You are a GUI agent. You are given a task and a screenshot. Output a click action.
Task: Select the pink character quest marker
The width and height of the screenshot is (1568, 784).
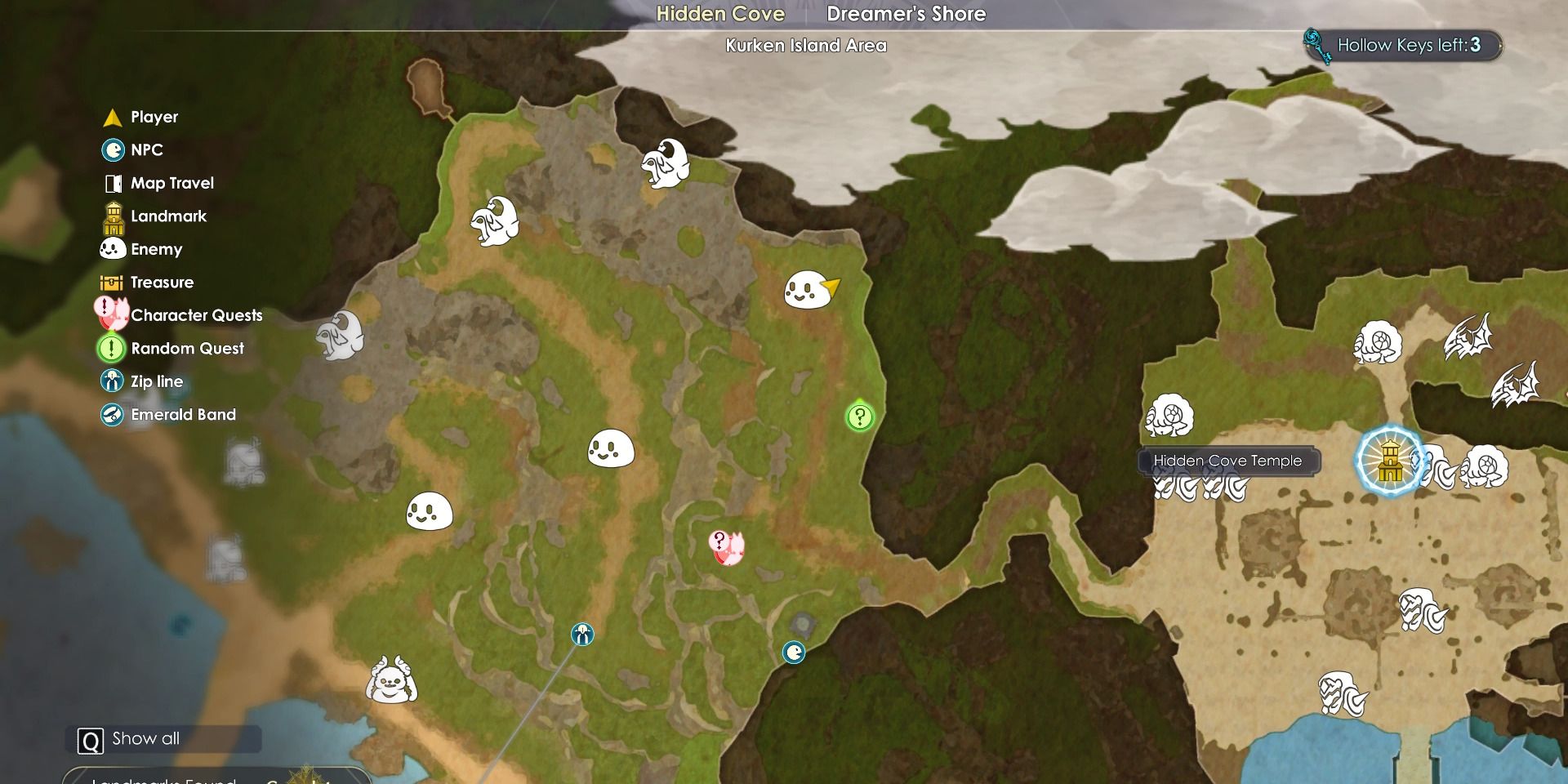point(726,547)
